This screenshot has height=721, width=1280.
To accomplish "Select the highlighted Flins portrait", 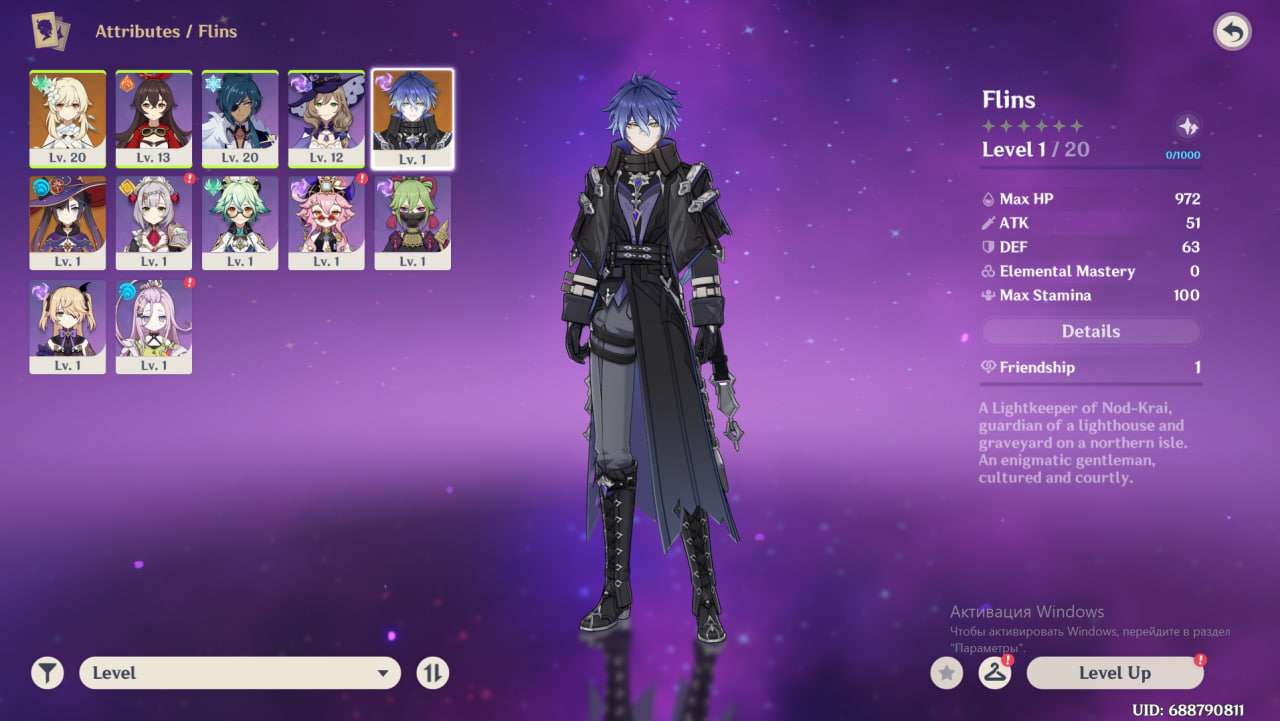I will [x=412, y=118].
